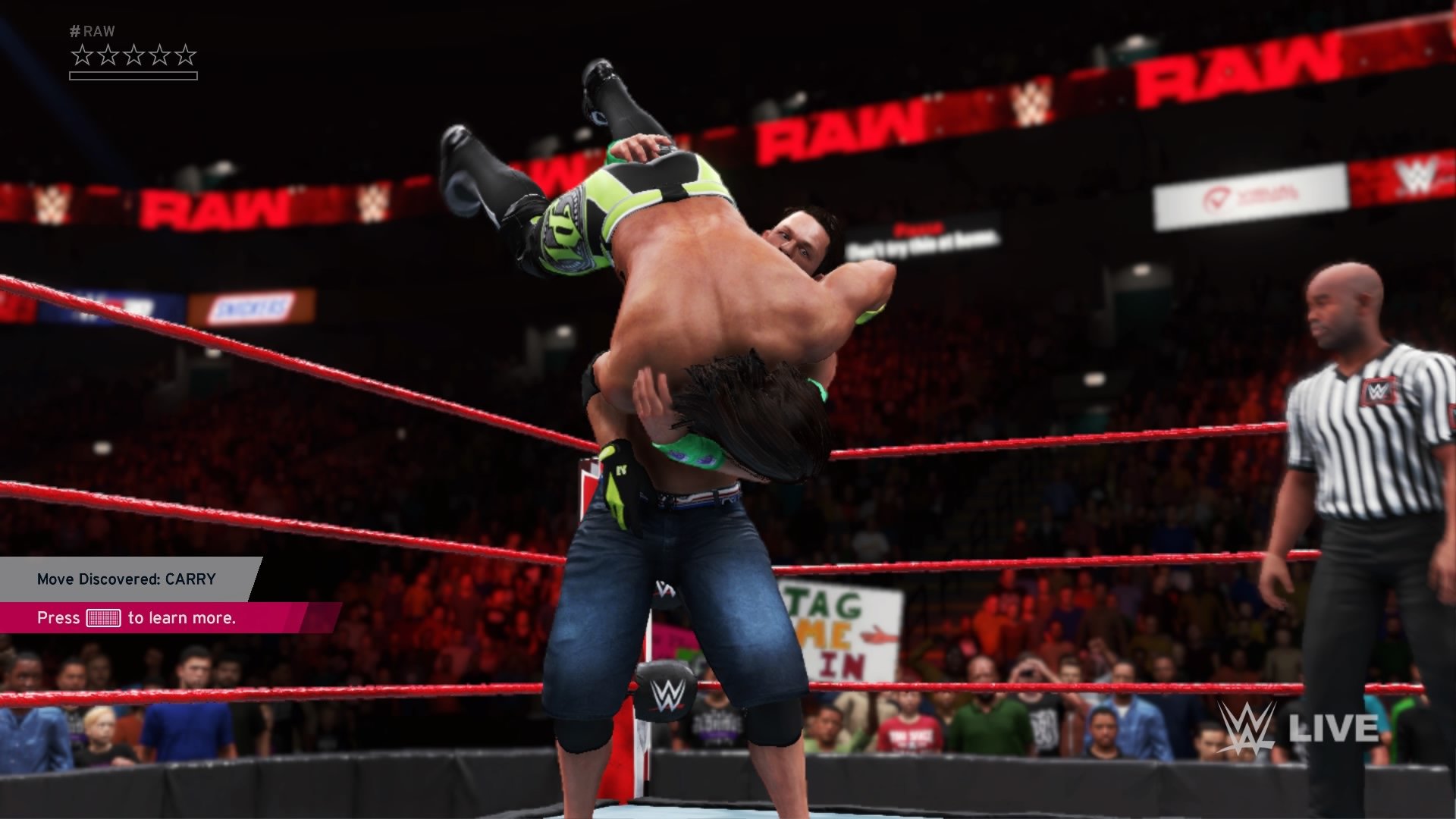
Task: Open the Move Discovered: CARRY notification
Action: (127, 579)
